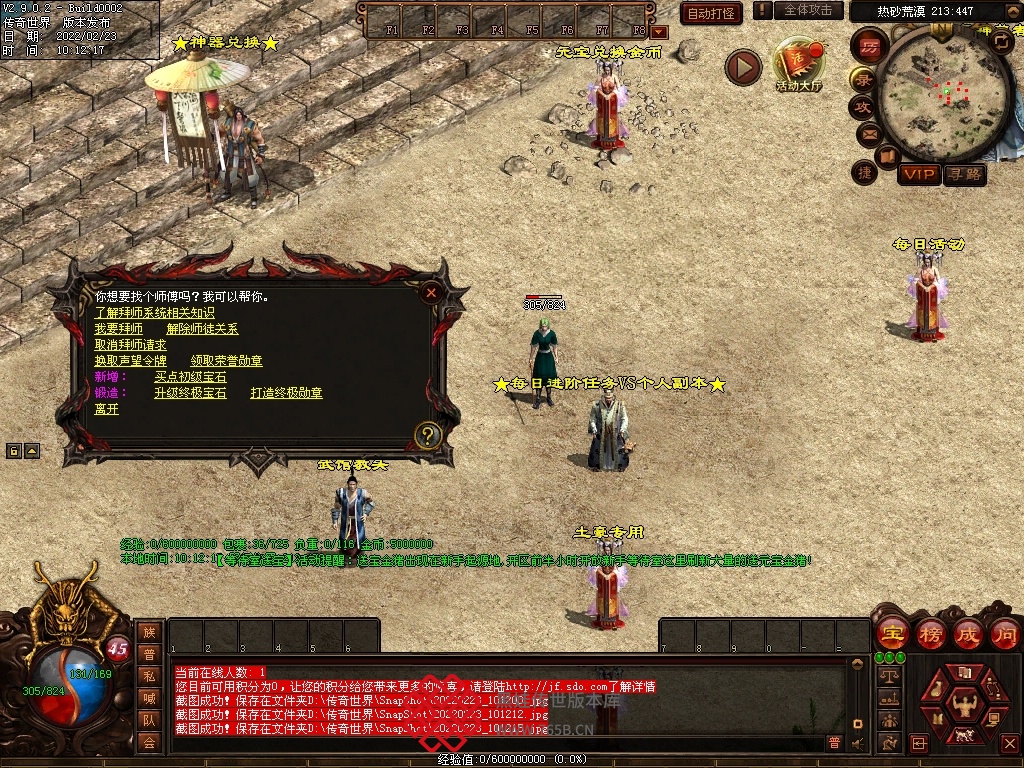Image resolution: width=1024 pixels, height=768 pixels.
Task: Close the mentor NPC dialogue window
Action: [x=430, y=293]
